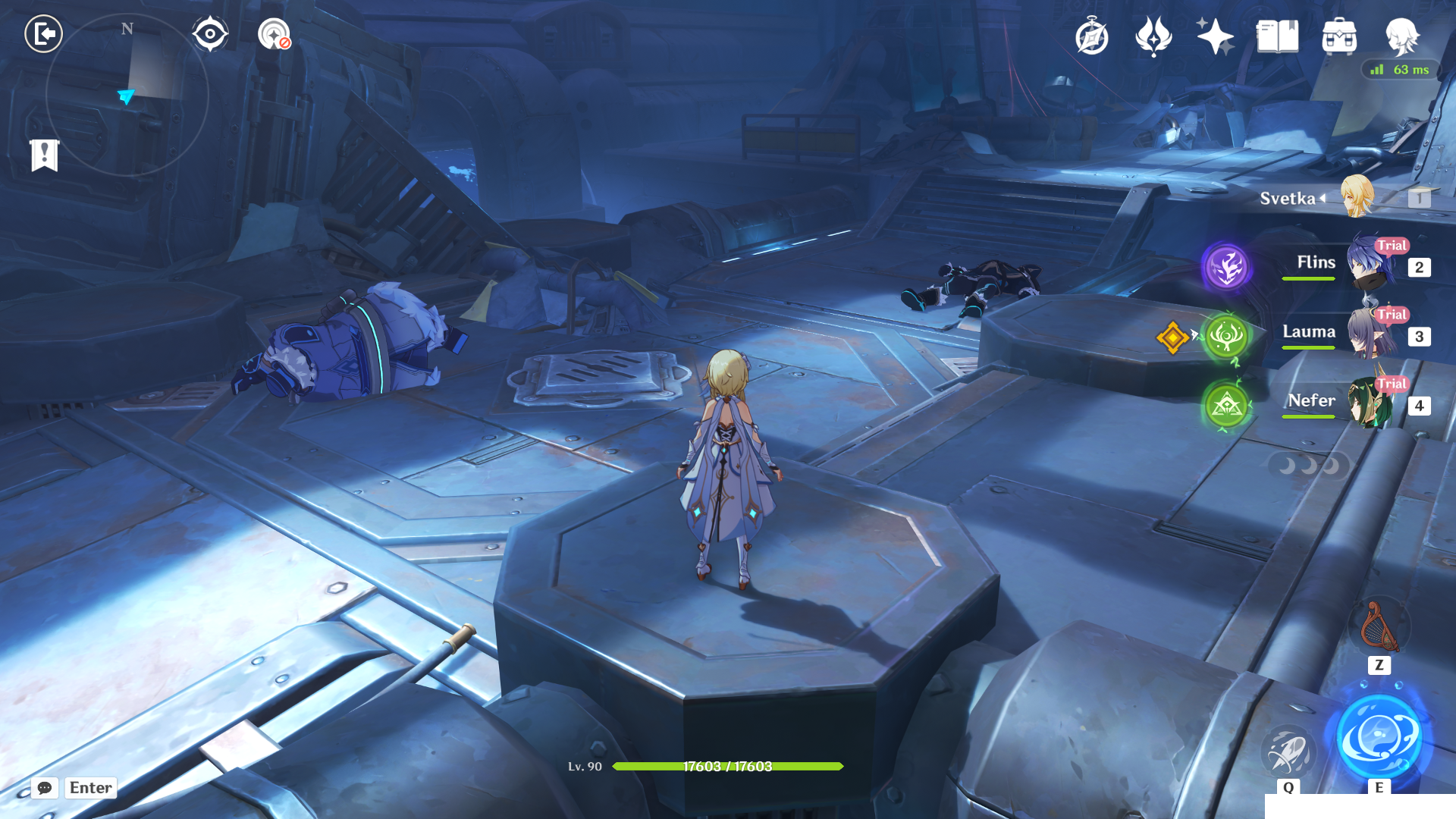Activate the blue swirl elemental skill
Viewport: 1456px width, 819px height.
[x=1379, y=738]
